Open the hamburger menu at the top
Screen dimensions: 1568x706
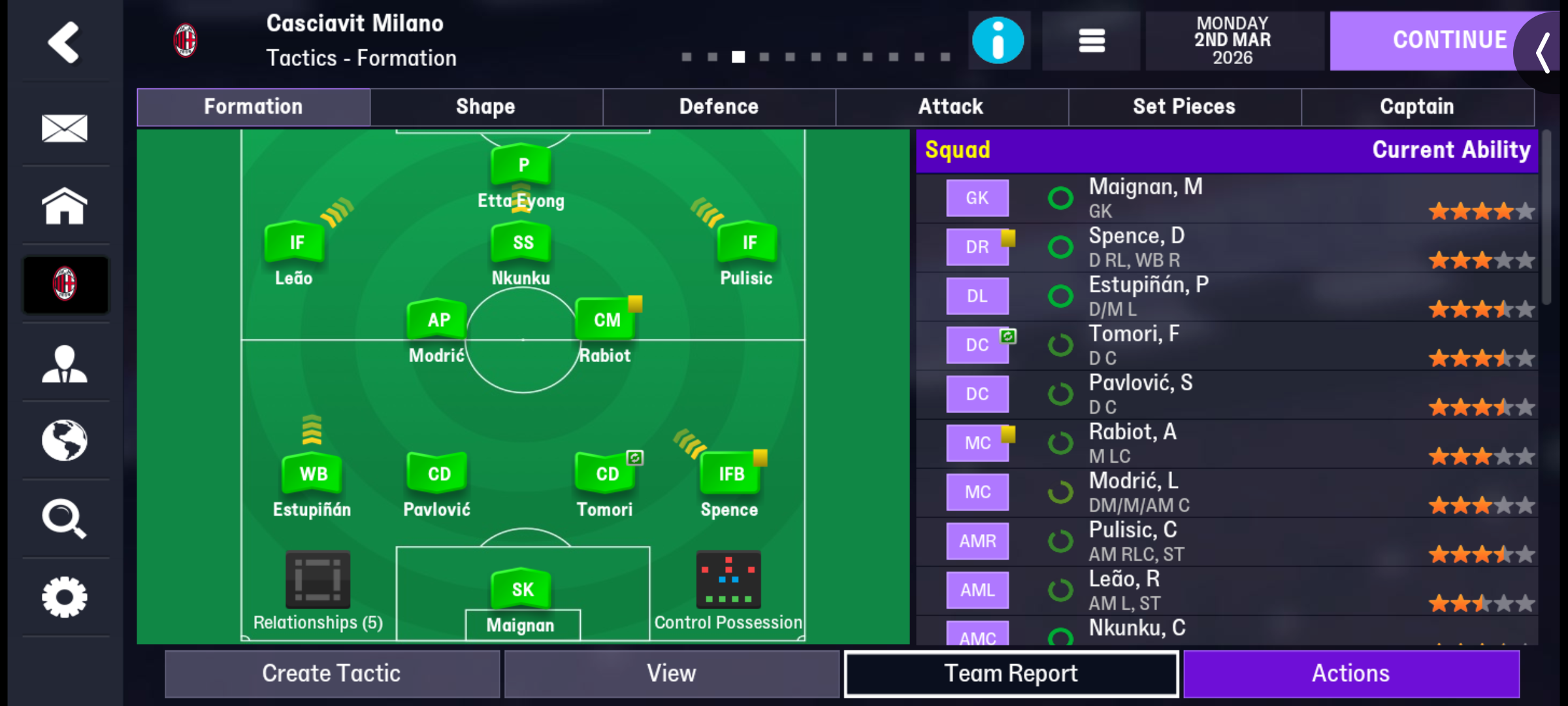[x=1090, y=40]
